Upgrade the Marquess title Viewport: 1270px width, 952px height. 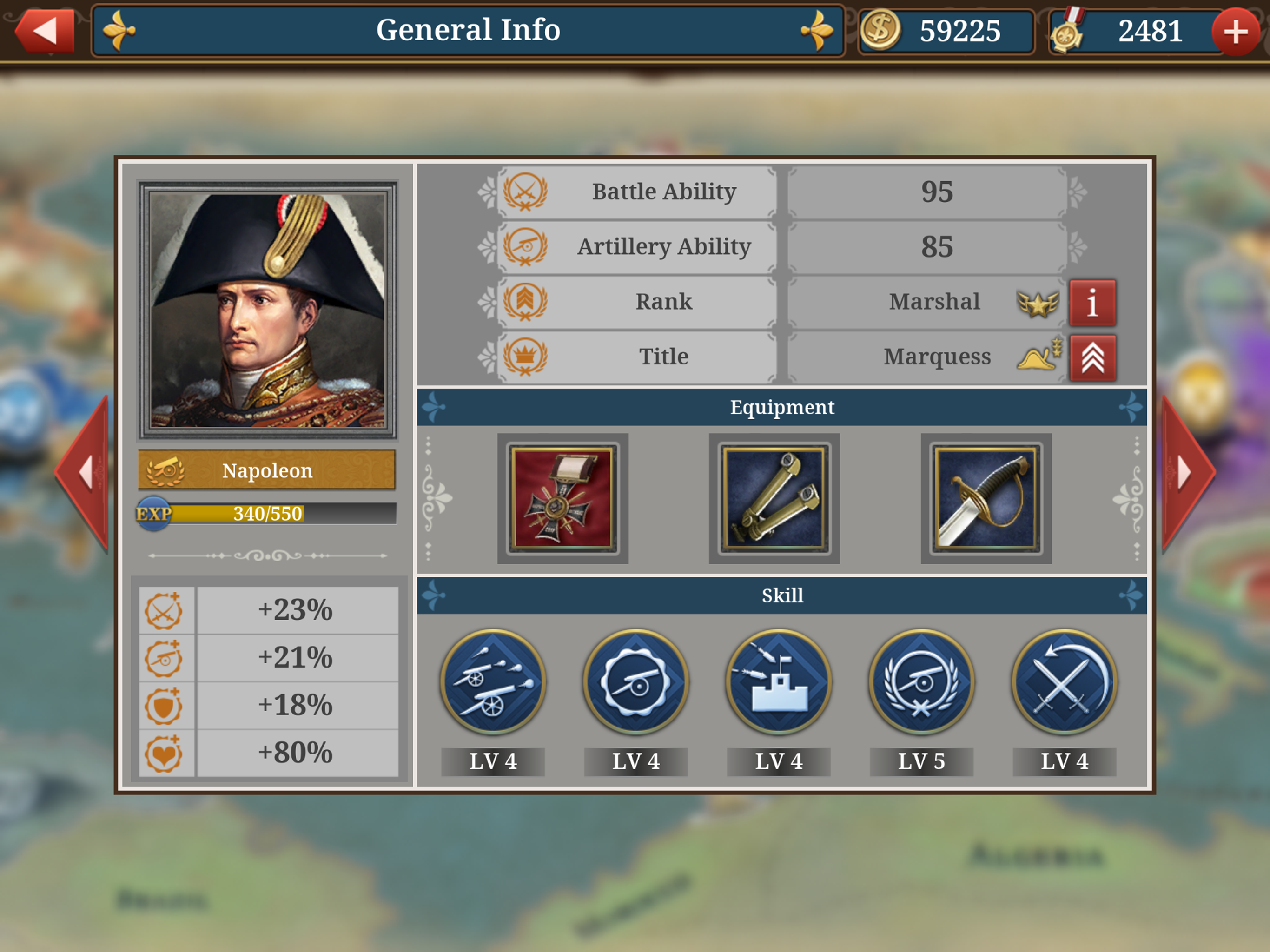pos(1092,358)
